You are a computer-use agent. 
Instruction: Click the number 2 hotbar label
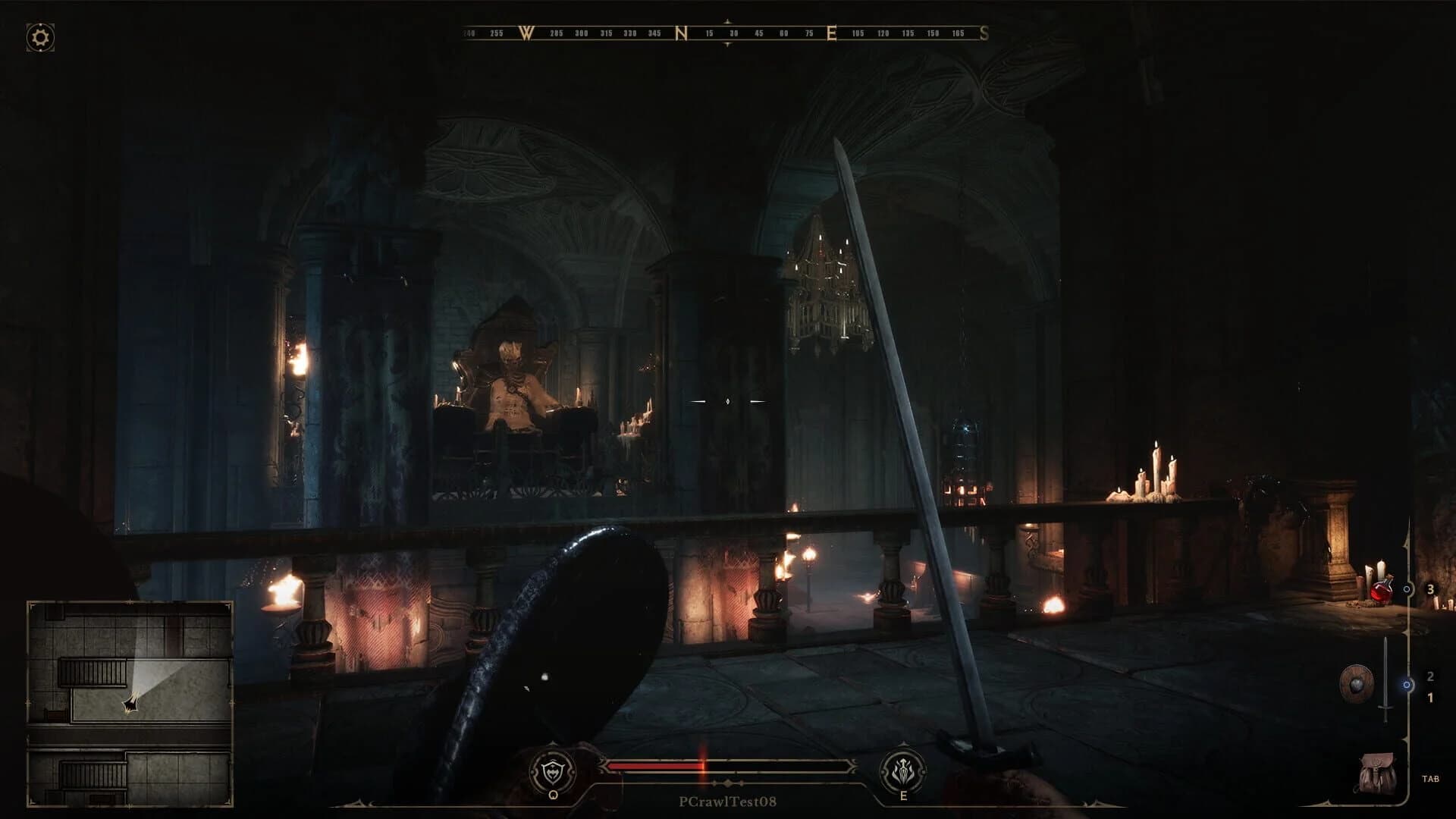(x=1431, y=676)
